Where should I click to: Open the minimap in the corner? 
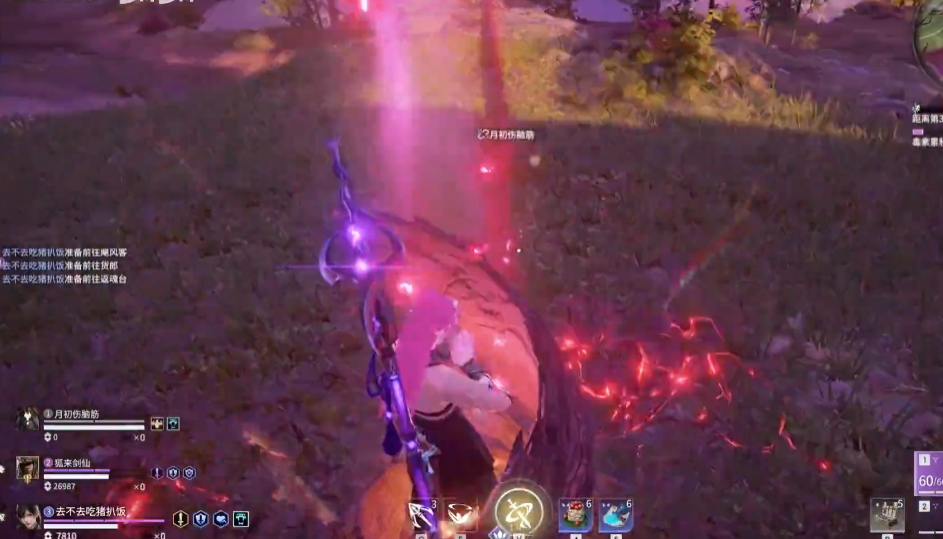(930, 40)
